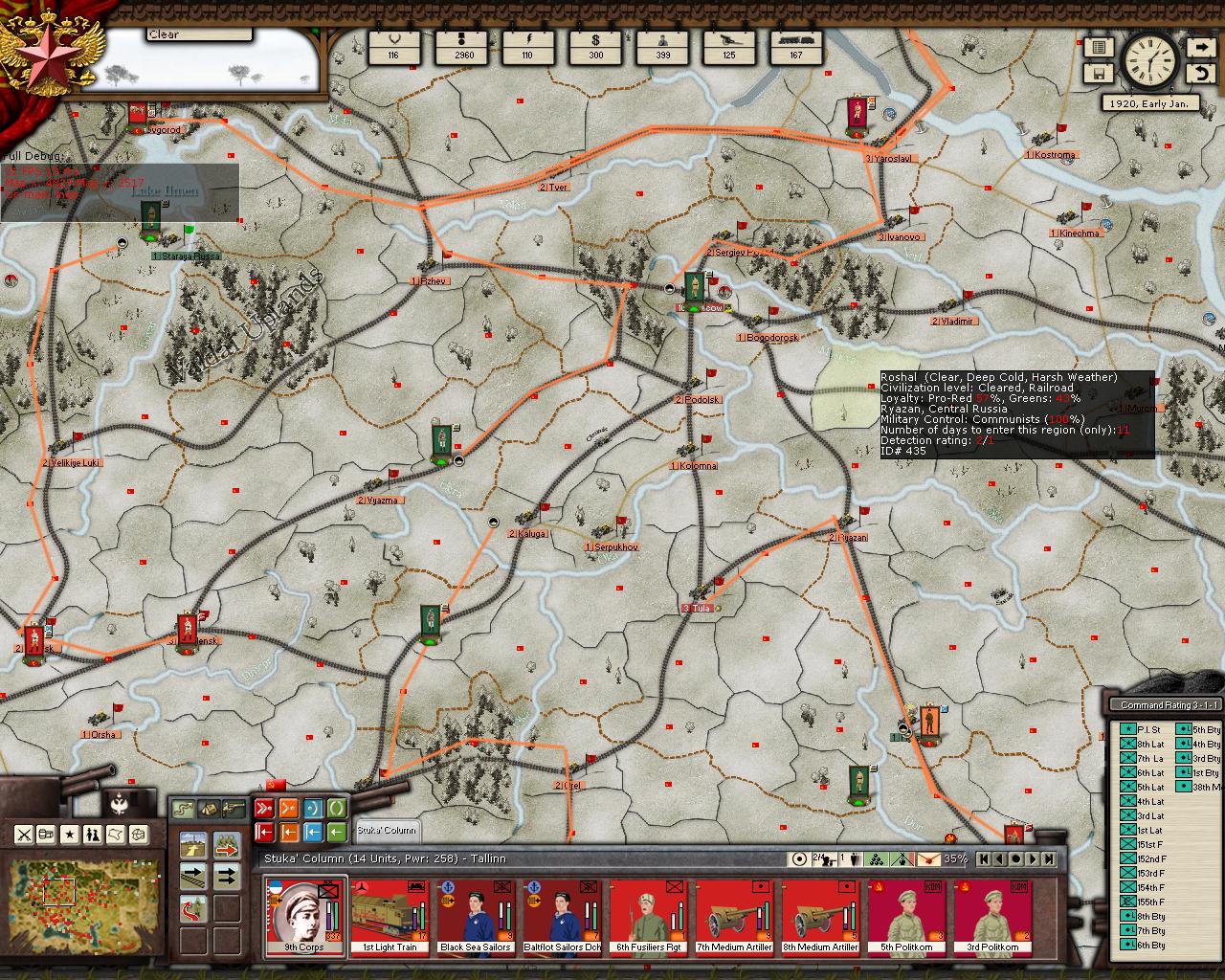The image size is (1225, 980).
Task: Open the Stuka' Column stack tab
Action: [387, 830]
